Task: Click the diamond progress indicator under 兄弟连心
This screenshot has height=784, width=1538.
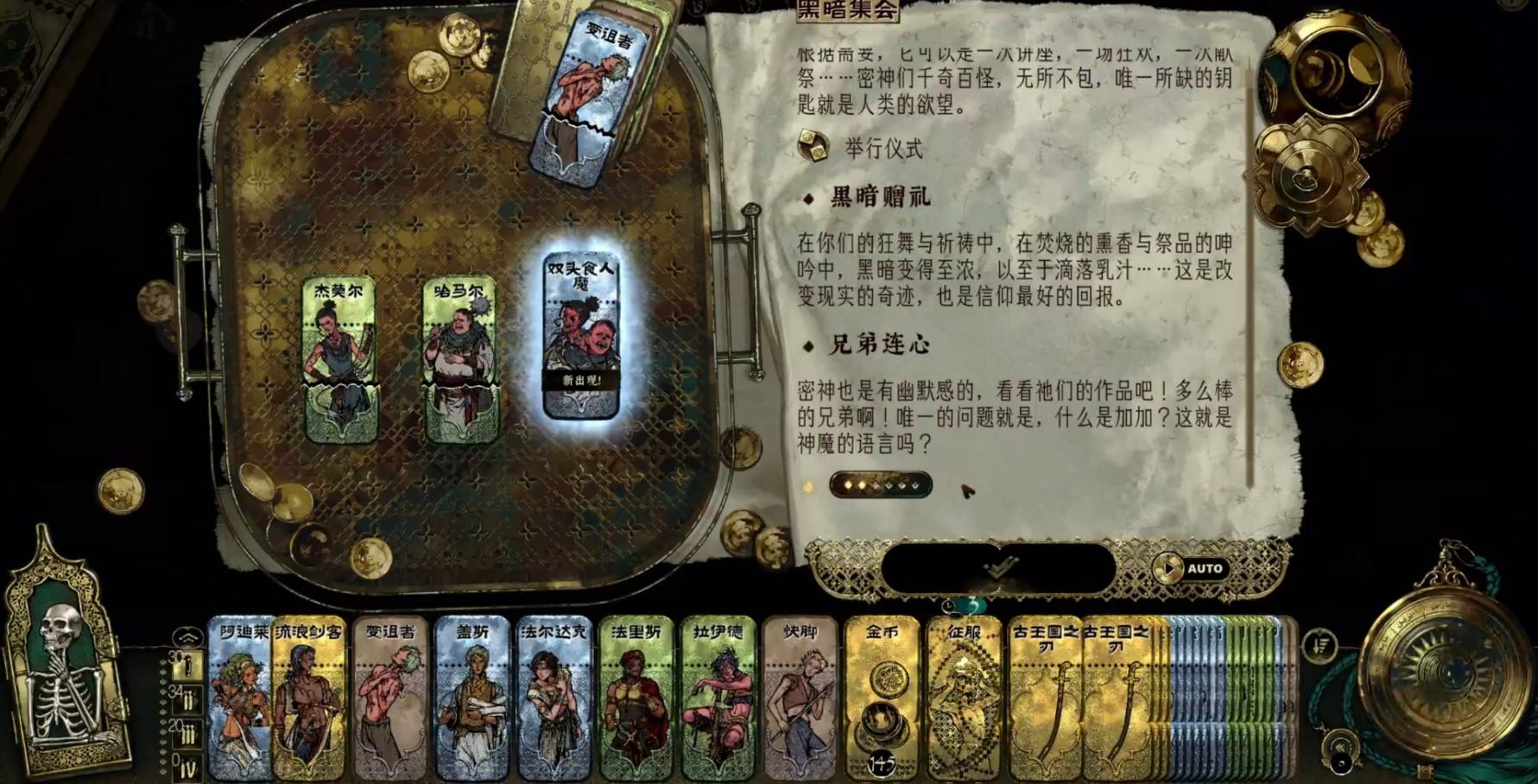Action: 883,486
